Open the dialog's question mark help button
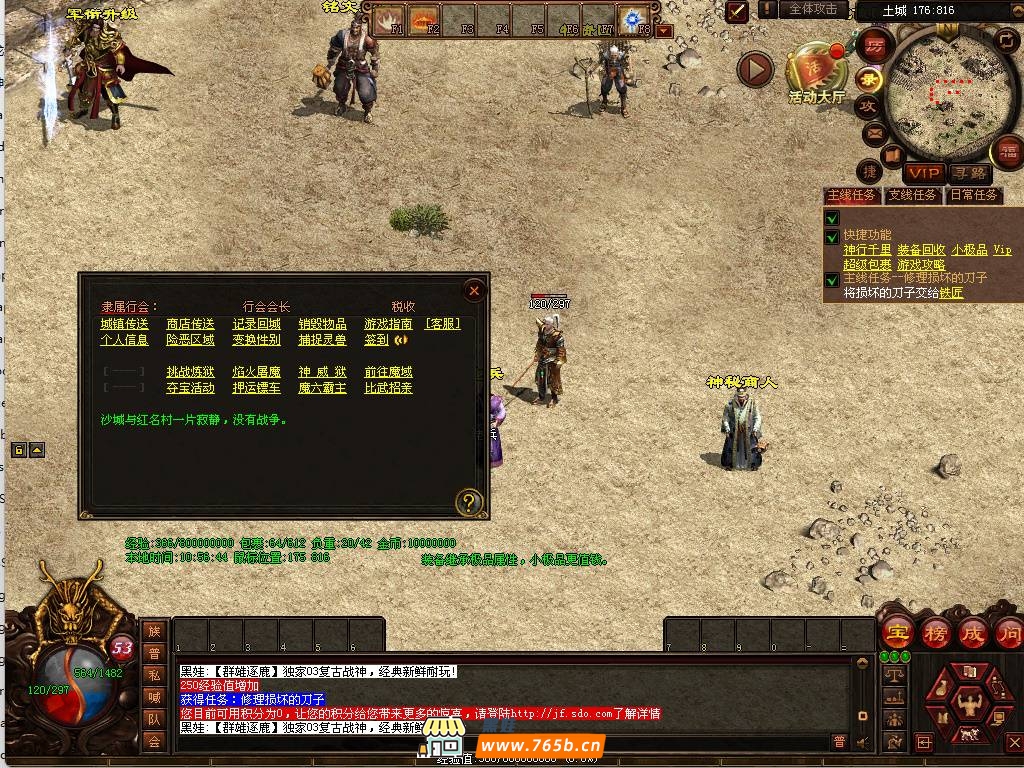This screenshot has width=1024, height=768. (x=468, y=502)
